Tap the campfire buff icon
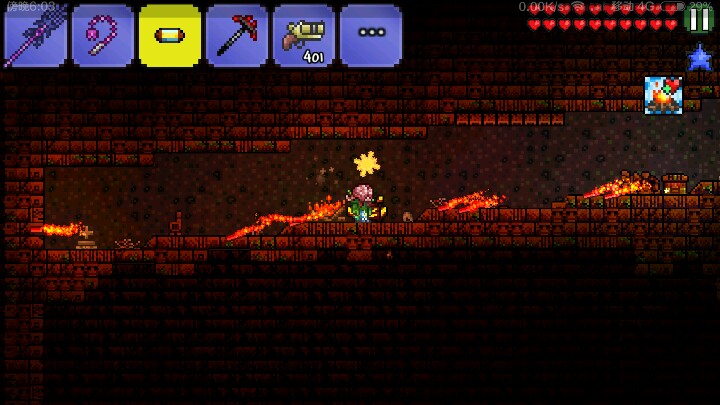720x405 pixels. [x=662, y=95]
